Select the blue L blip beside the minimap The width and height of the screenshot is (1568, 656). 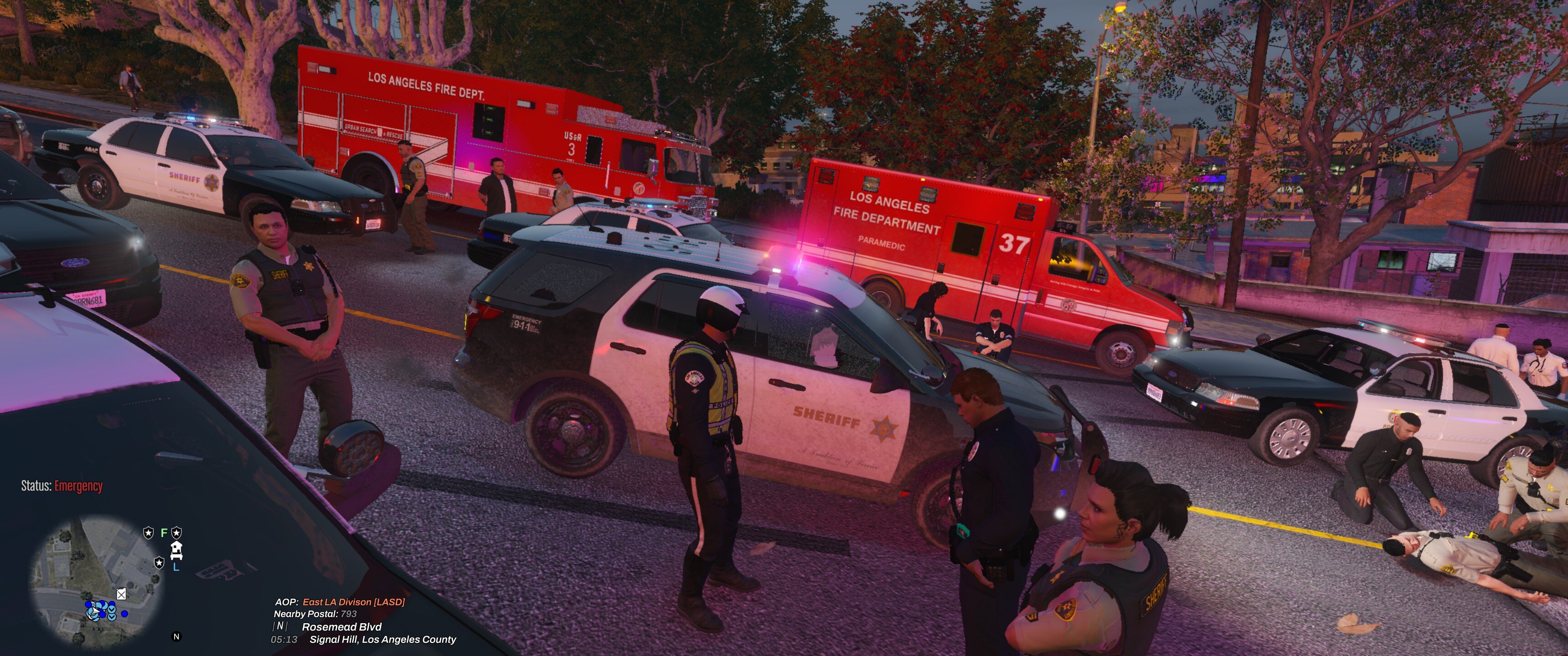coord(176,567)
